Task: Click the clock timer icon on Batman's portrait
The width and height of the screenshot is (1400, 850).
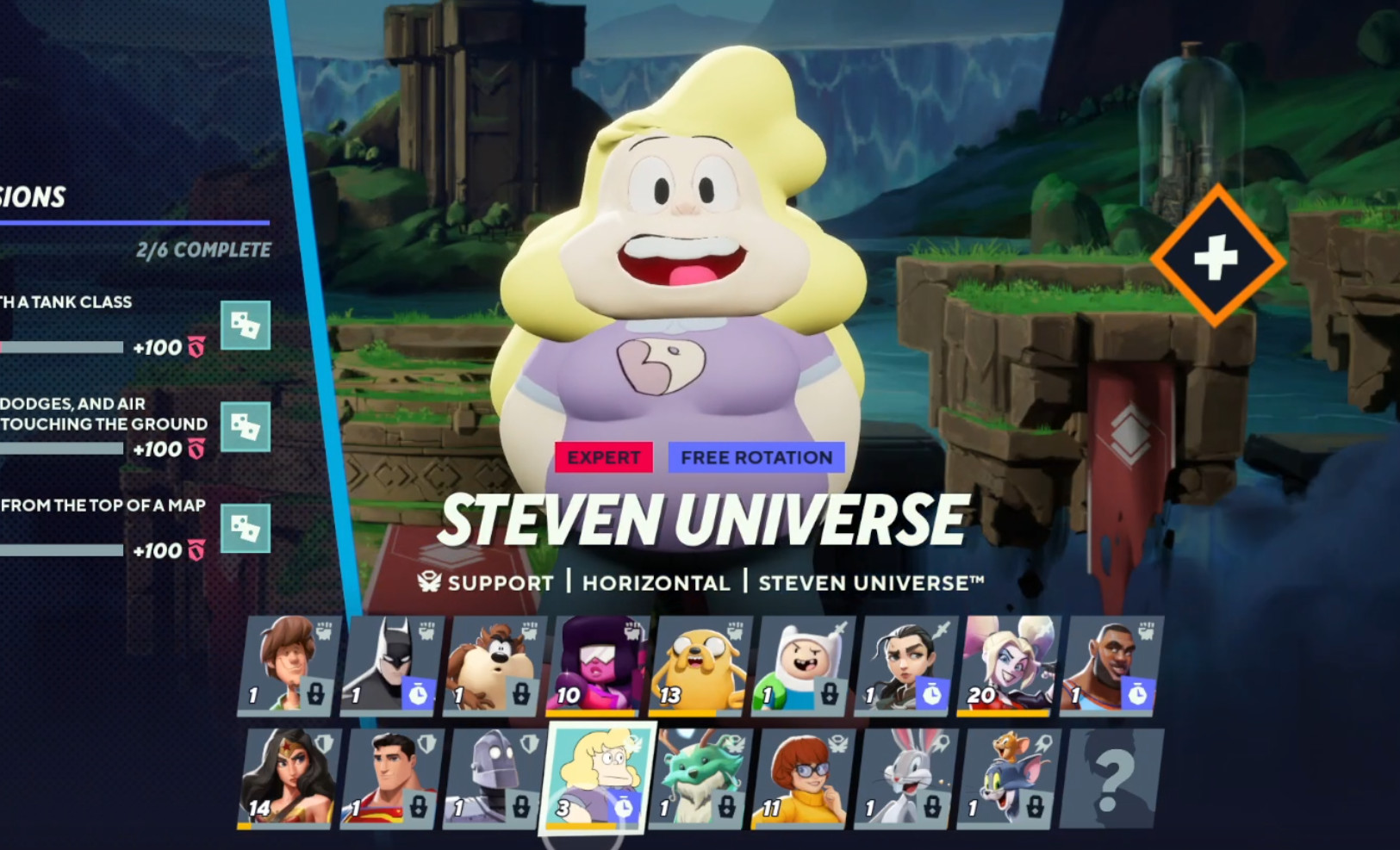Action: tap(419, 694)
